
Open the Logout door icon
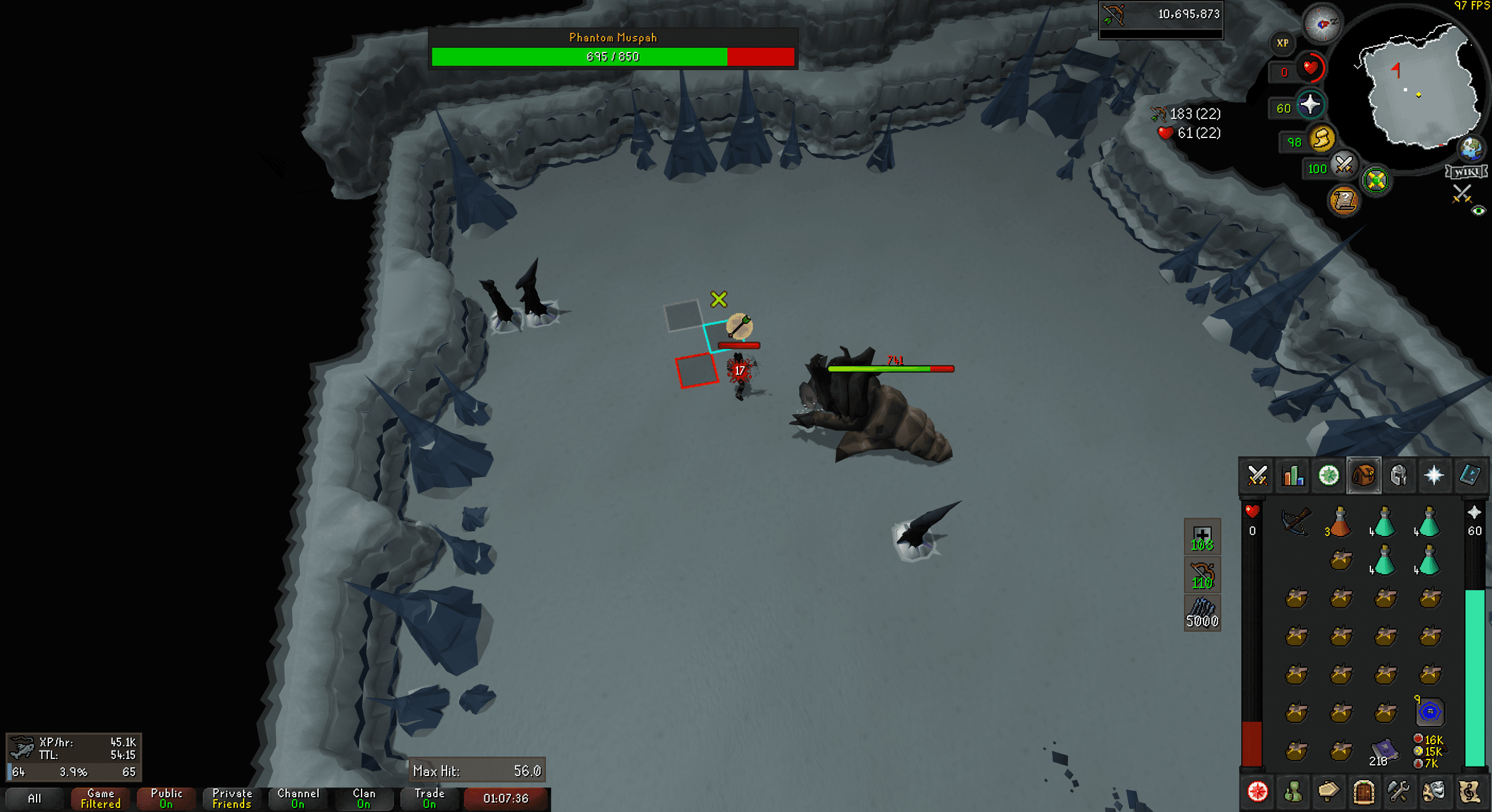[x=1365, y=793]
